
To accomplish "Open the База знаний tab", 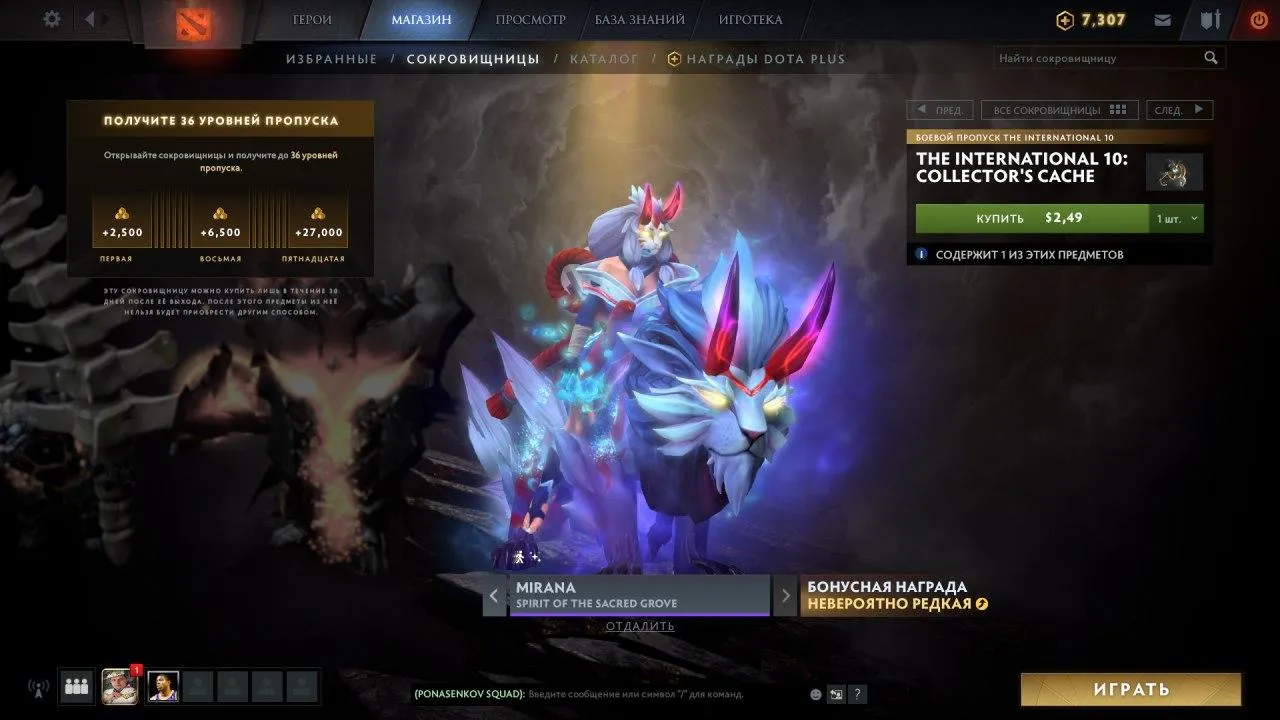I will tap(640, 20).
